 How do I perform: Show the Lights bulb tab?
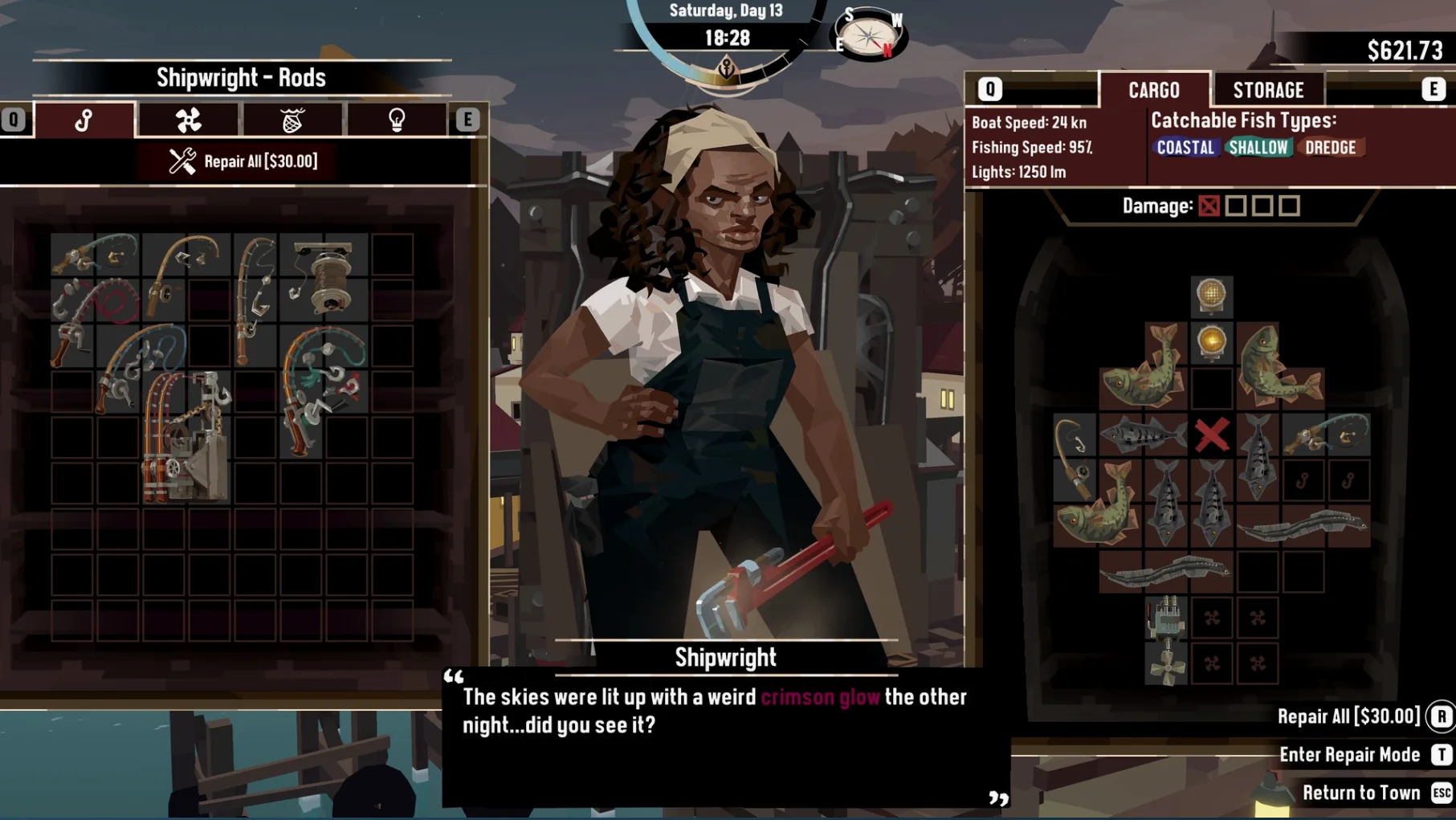397,120
